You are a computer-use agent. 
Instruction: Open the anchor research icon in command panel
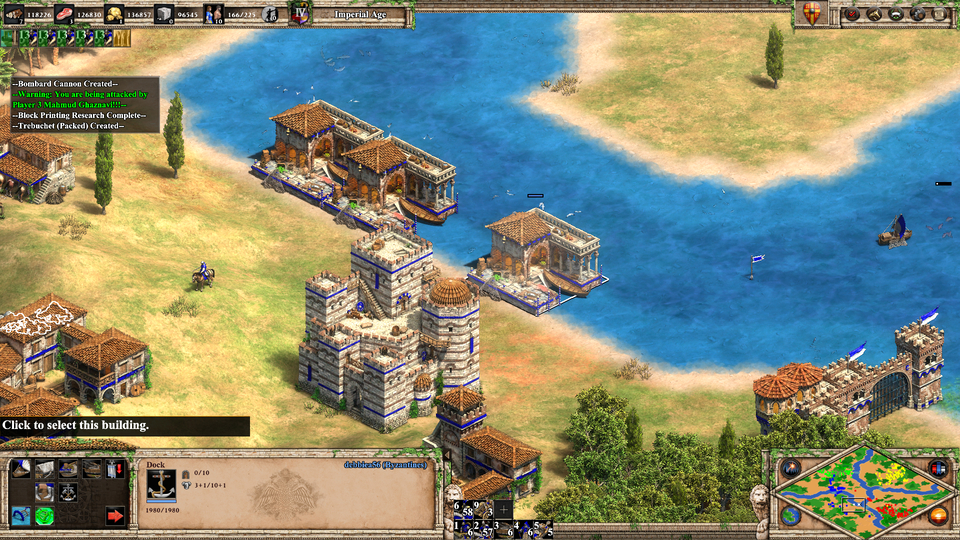[x=68, y=491]
